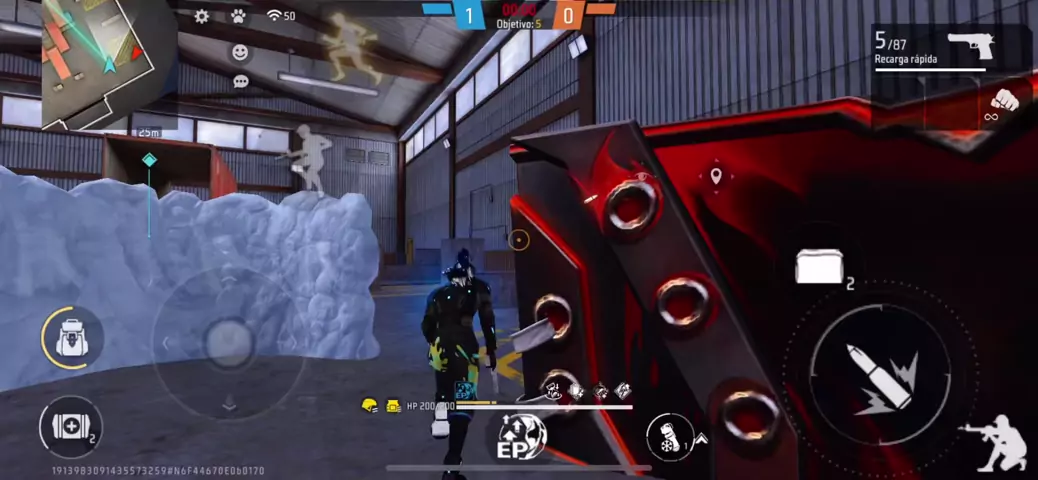1038x480 pixels.
Task: Switch to the fist melee slot
Action: (x=1002, y=102)
